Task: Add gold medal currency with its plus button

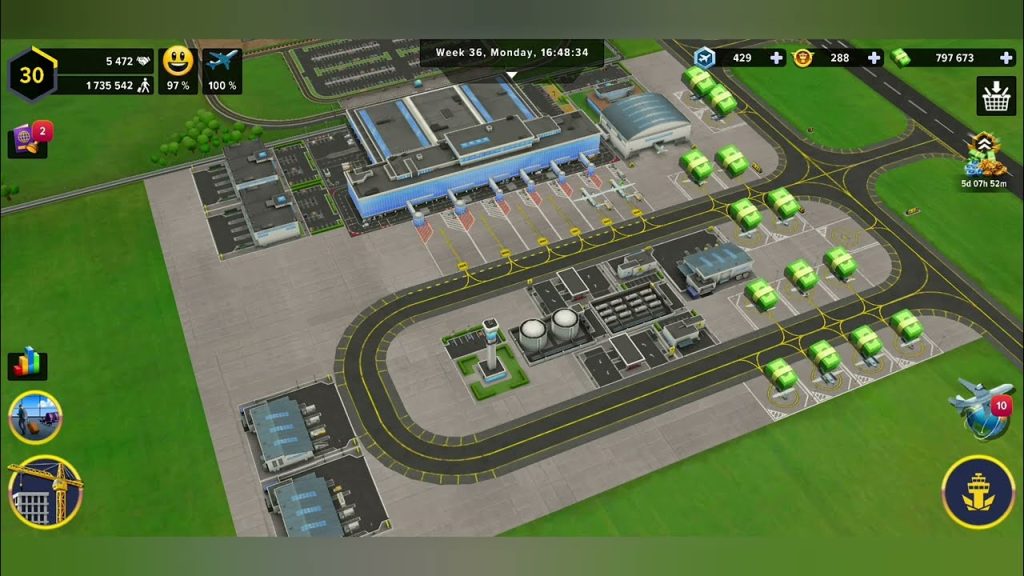Action: (x=874, y=58)
